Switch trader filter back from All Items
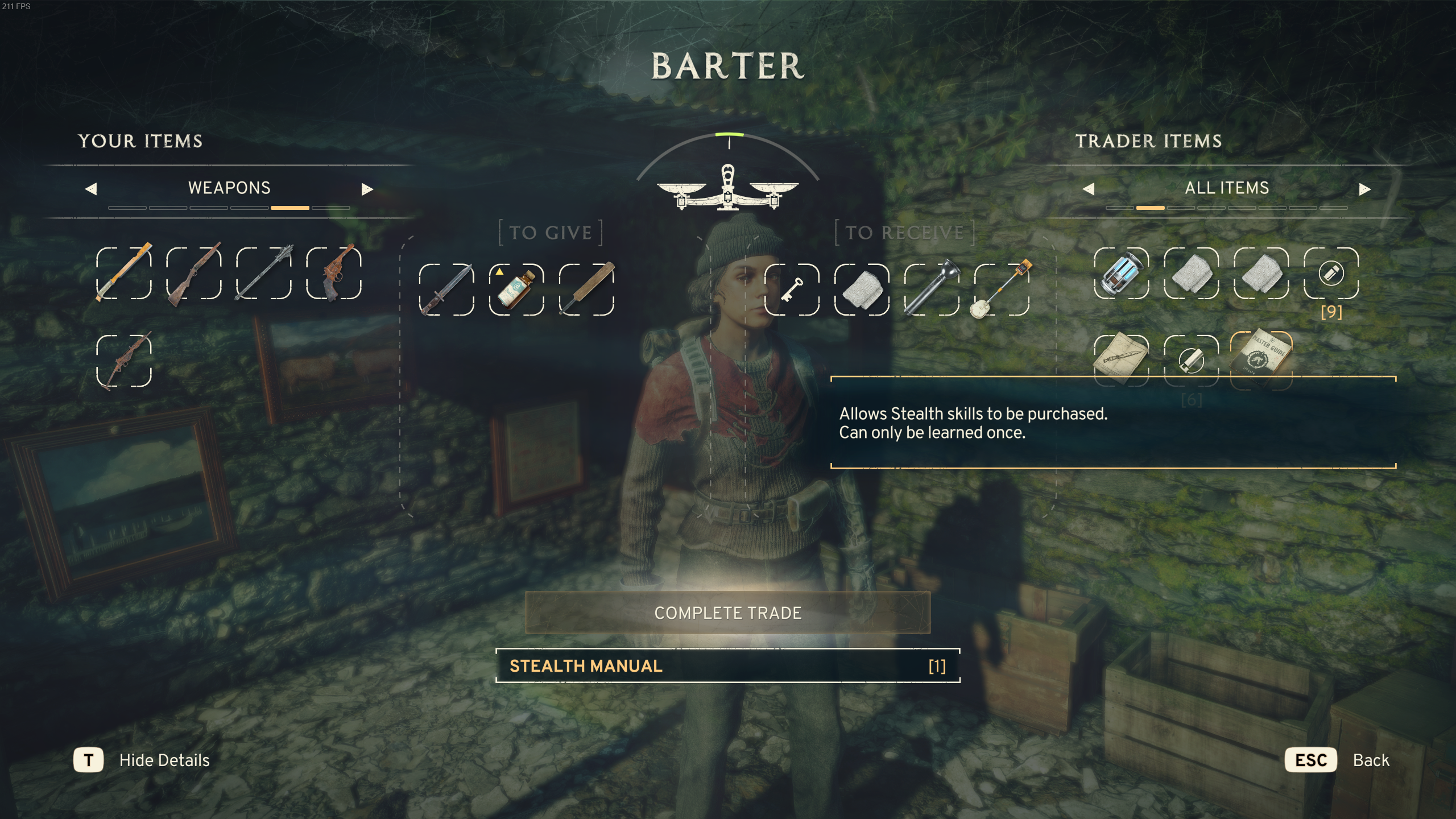This screenshot has width=1456, height=819. click(x=1089, y=189)
